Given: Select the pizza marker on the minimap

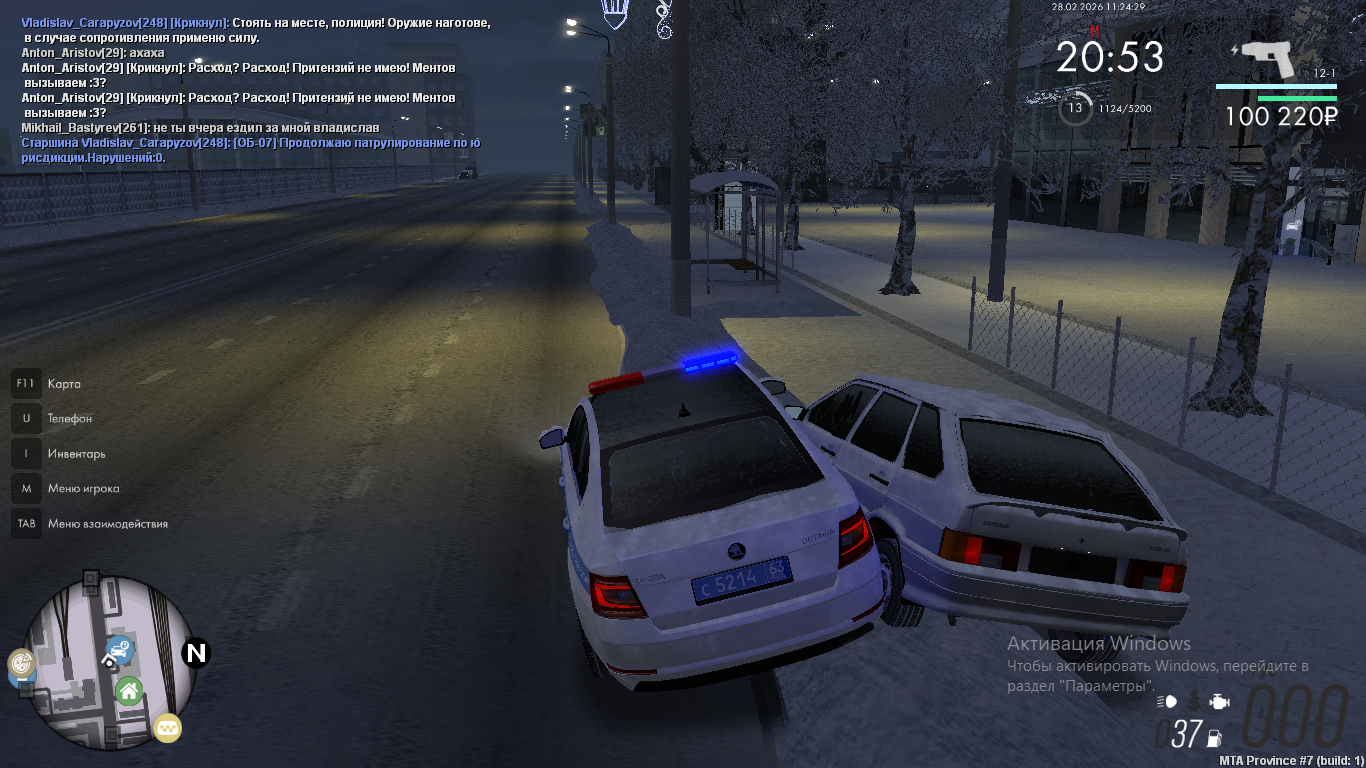Looking at the screenshot, I should tap(21, 663).
